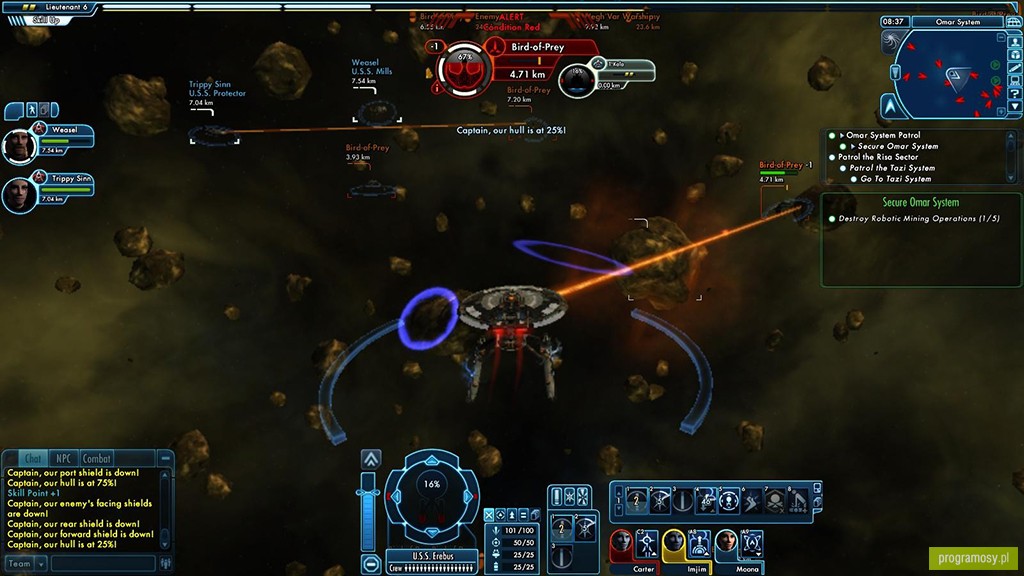Select the Go To Tazi System objective
Screen dimensions: 1024x576
point(896,179)
